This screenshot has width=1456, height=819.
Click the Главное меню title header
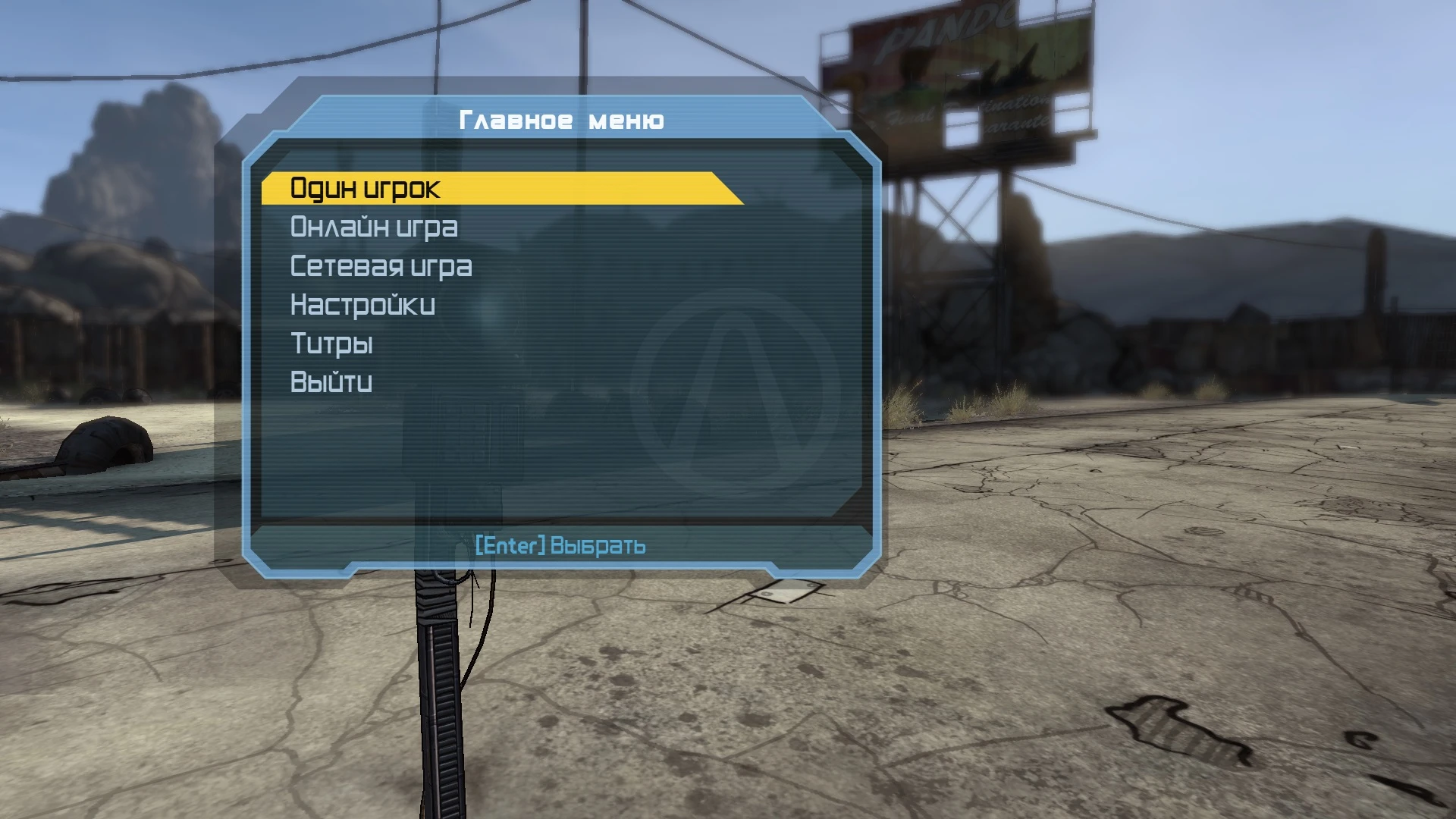coord(561,119)
